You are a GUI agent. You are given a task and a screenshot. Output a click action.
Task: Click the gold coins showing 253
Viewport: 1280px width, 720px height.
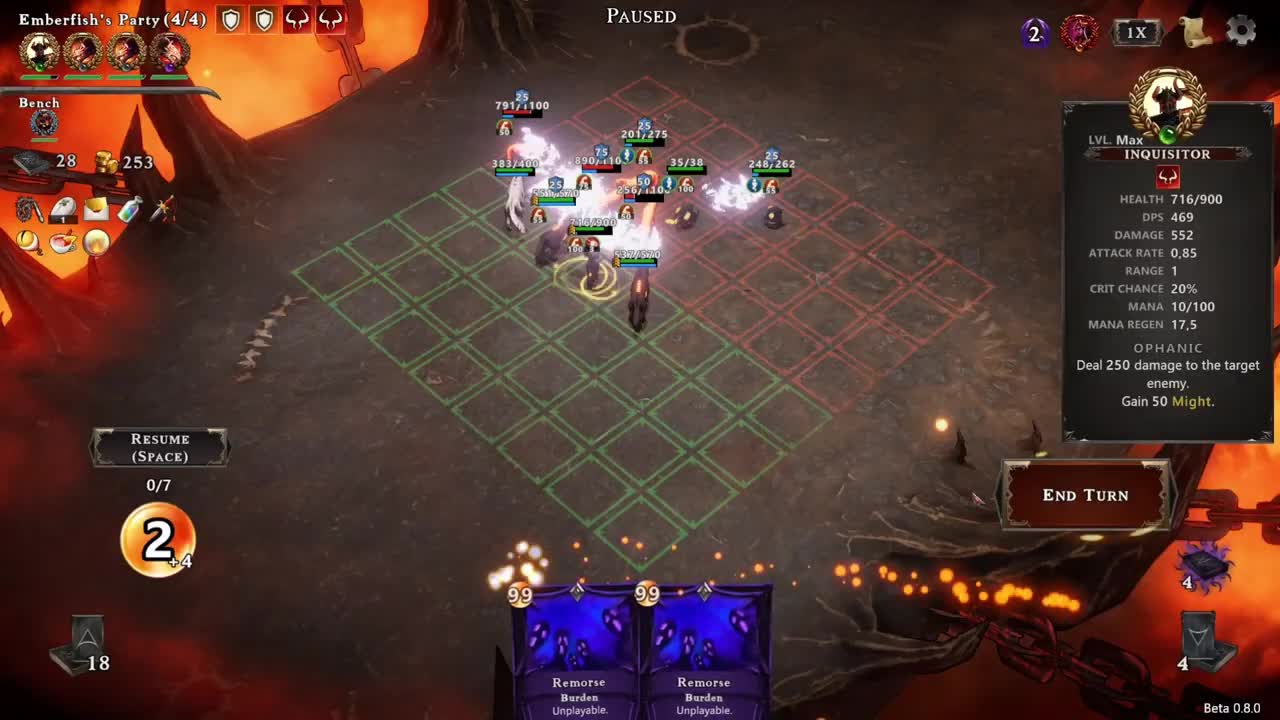tap(105, 161)
